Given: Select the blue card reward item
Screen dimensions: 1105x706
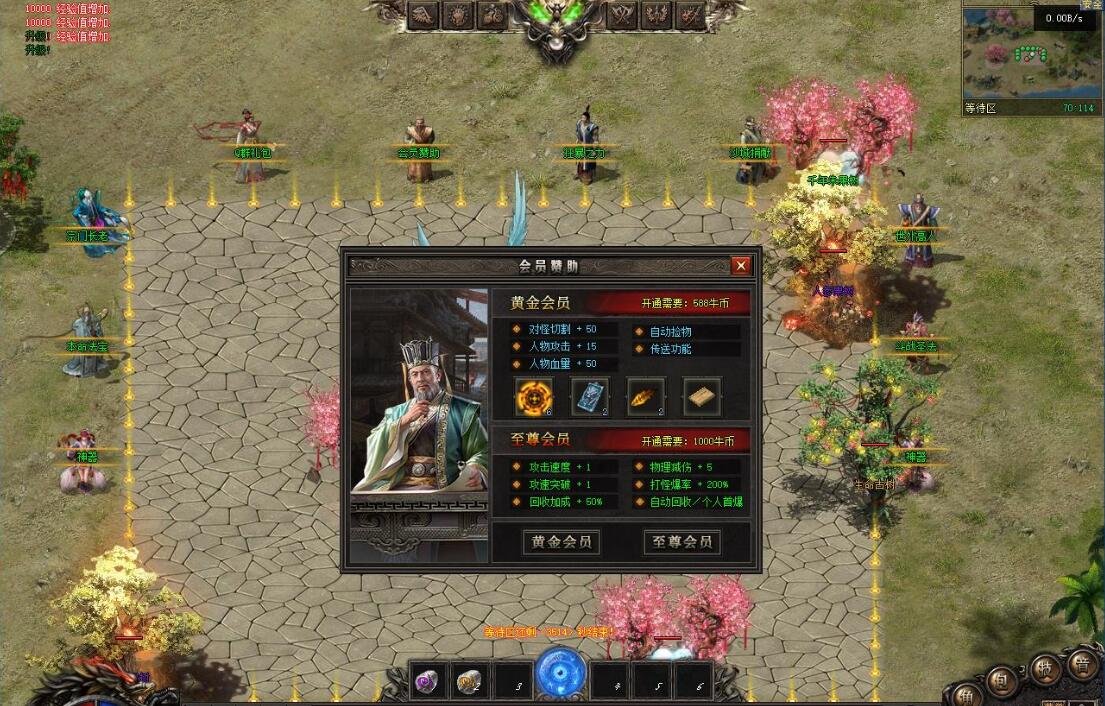Looking at the screenshot, I should click(590, 397).
